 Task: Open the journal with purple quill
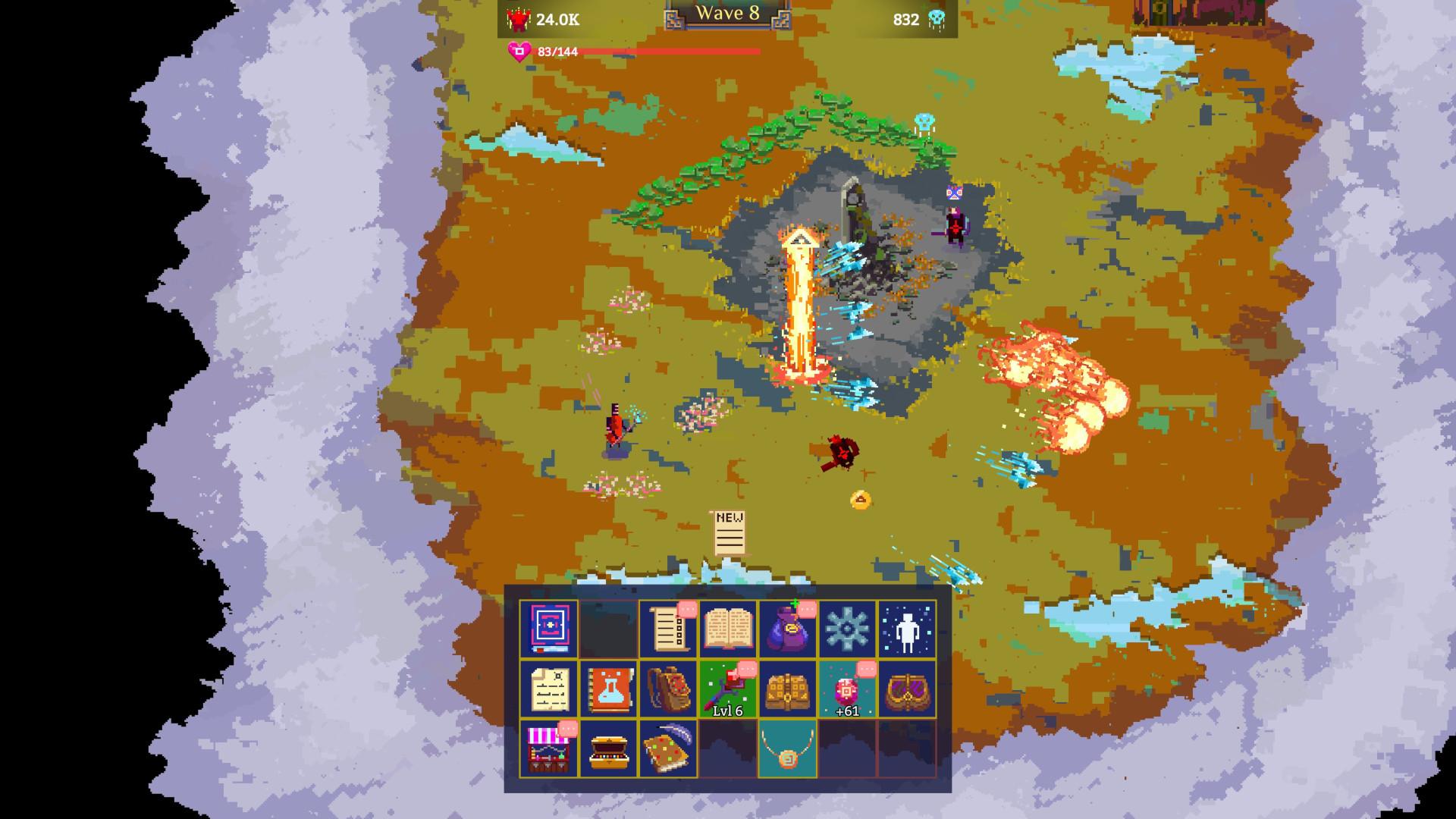(668, 748)
